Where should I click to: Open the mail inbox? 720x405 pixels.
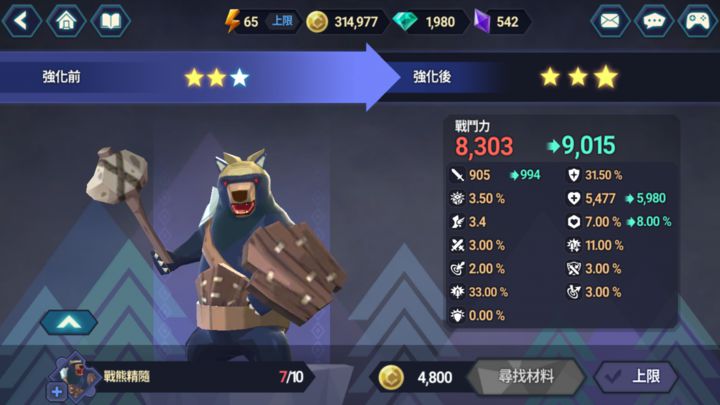tap(610, 20)
